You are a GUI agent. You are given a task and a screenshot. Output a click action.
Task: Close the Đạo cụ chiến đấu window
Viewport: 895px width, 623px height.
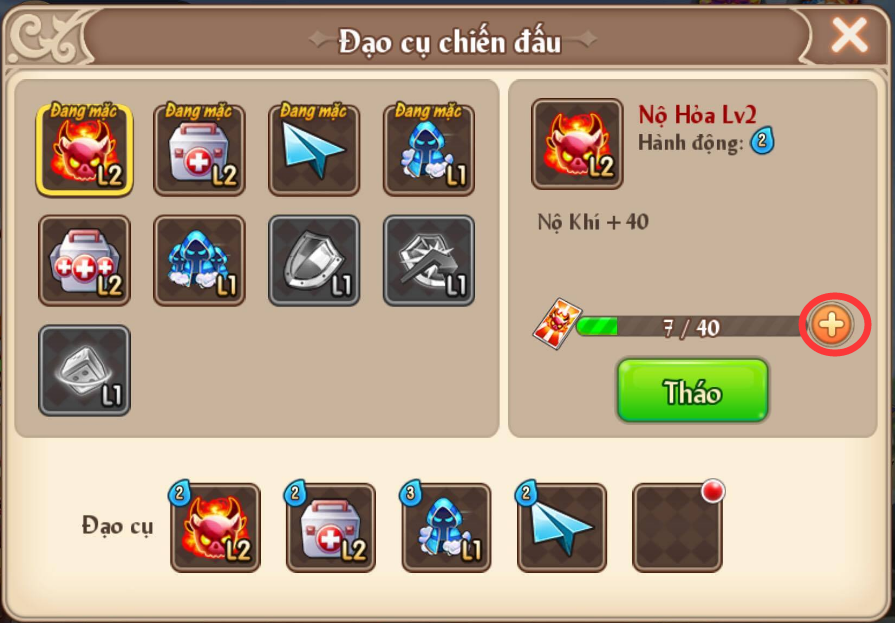point(849,37)
